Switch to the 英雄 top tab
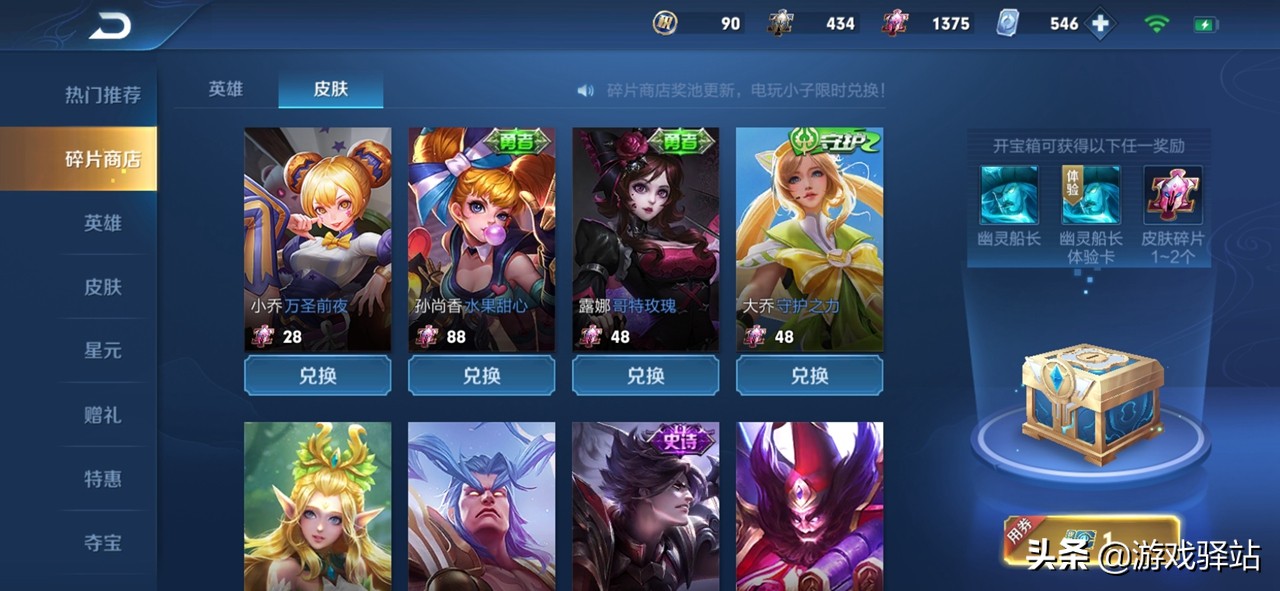Viewport: 1280px width, 591px height. tap(225, 89)
